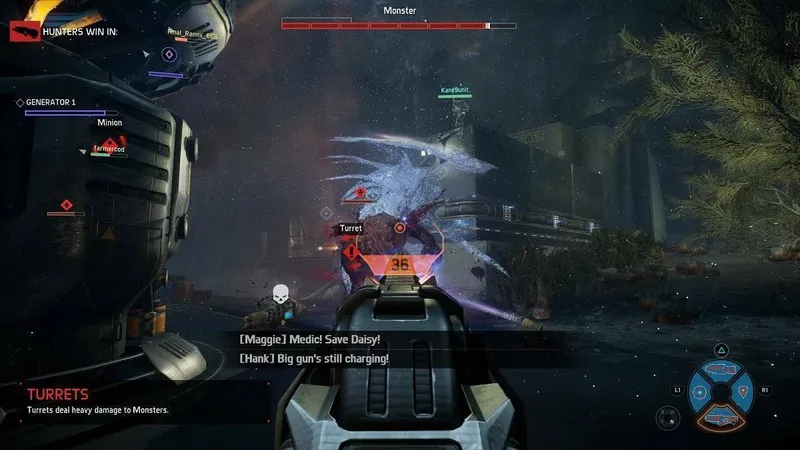Screen dimensions: 800x450
Task: Click the KaneBunit teammate nameplate
Action: [x=455, y=91]
